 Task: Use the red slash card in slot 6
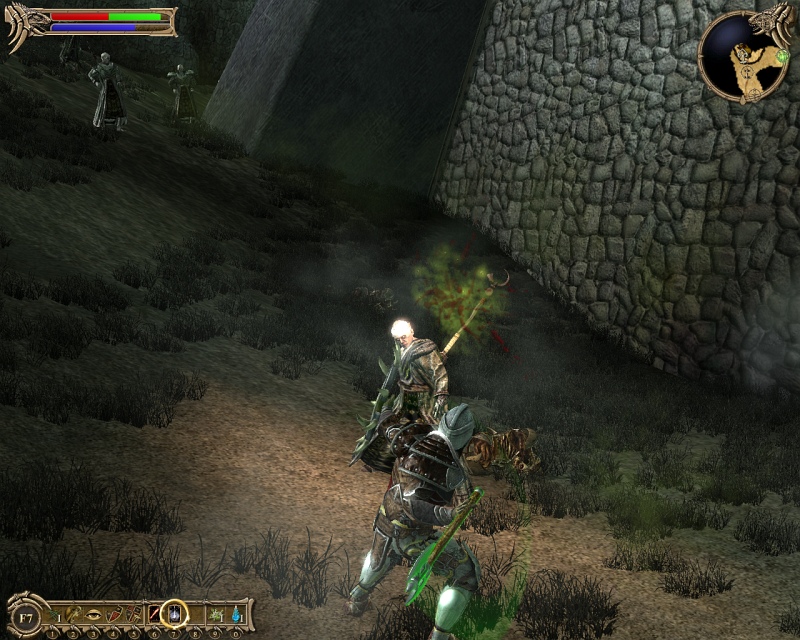[x=154, y=613]
